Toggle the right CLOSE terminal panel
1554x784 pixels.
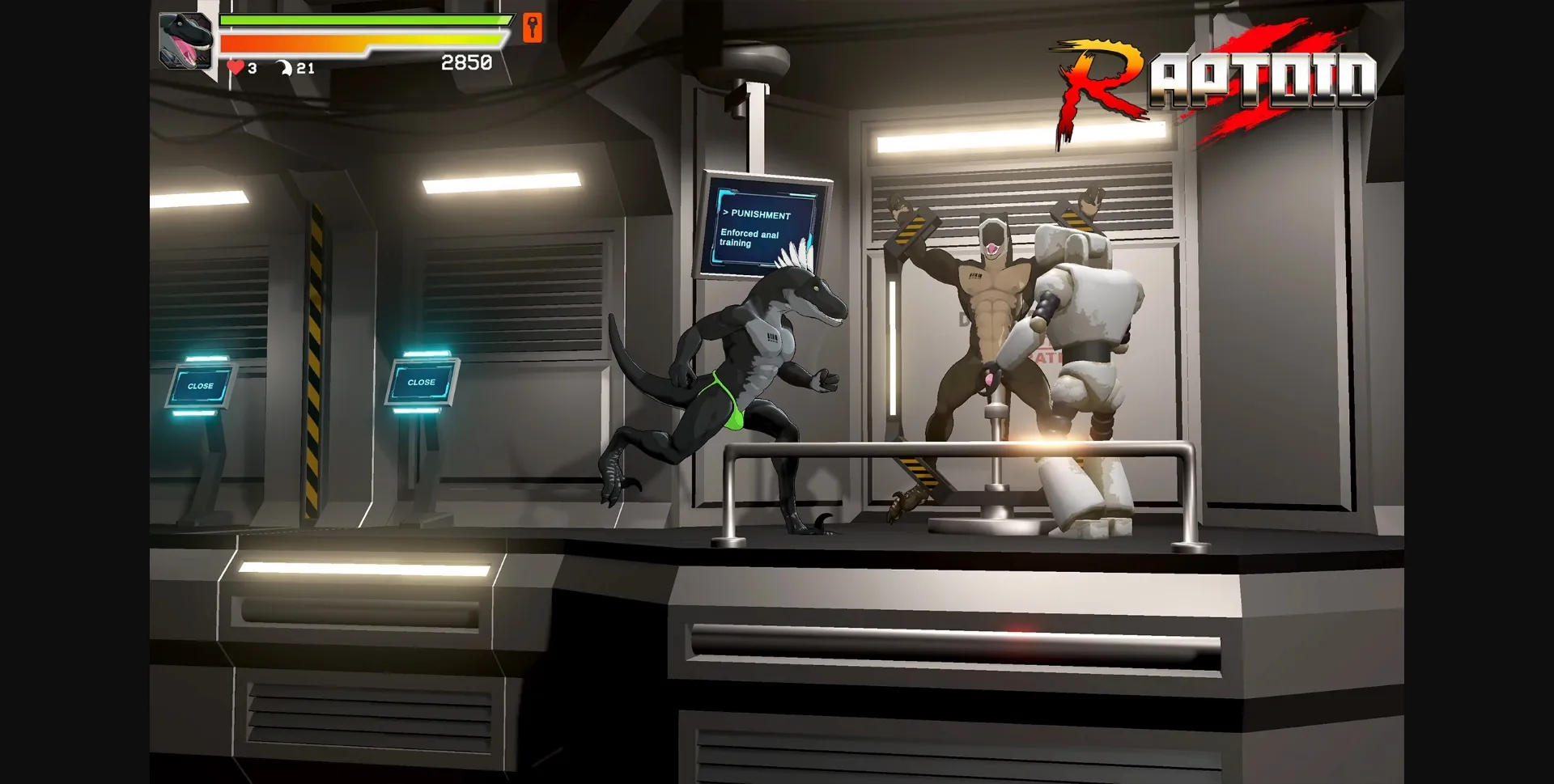pos(422,382)
